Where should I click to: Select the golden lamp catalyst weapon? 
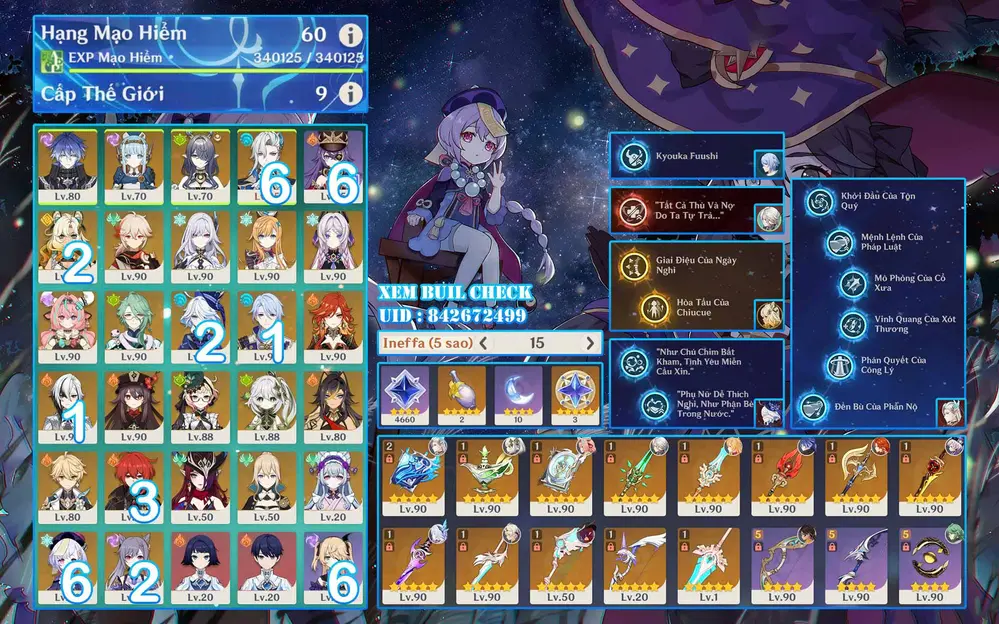coord(486,476)
